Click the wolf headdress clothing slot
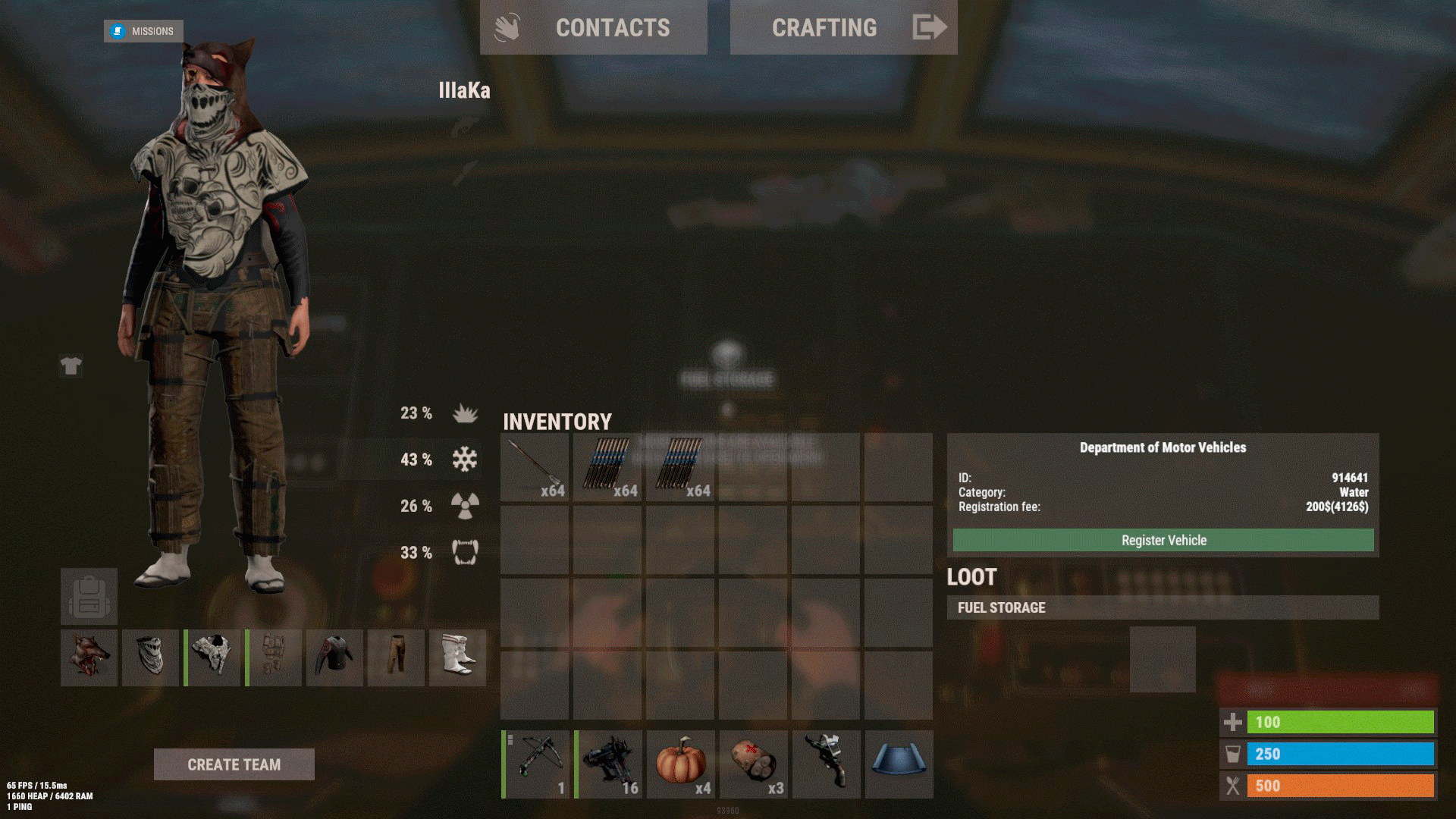 [89, 657]
